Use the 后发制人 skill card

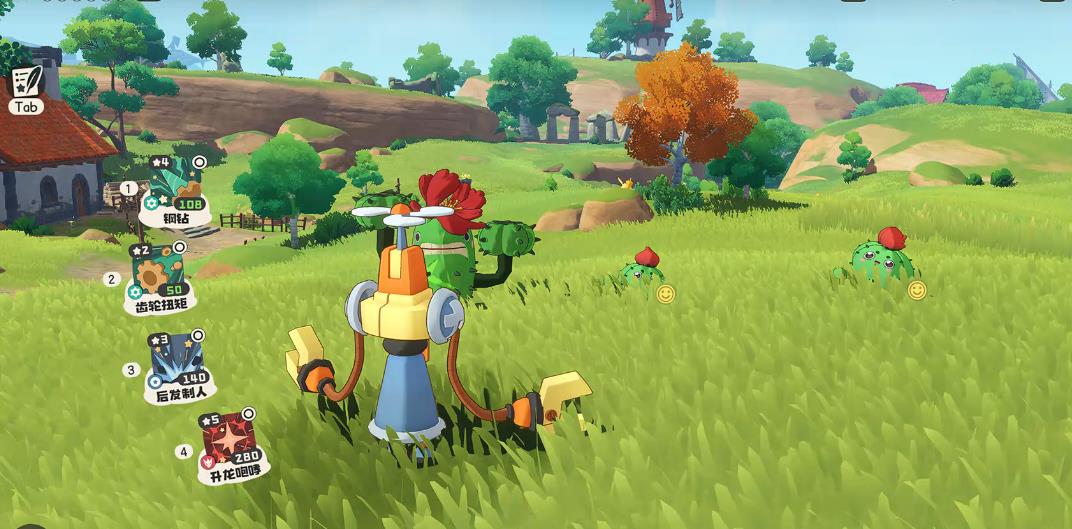click(x=178, y=363)
